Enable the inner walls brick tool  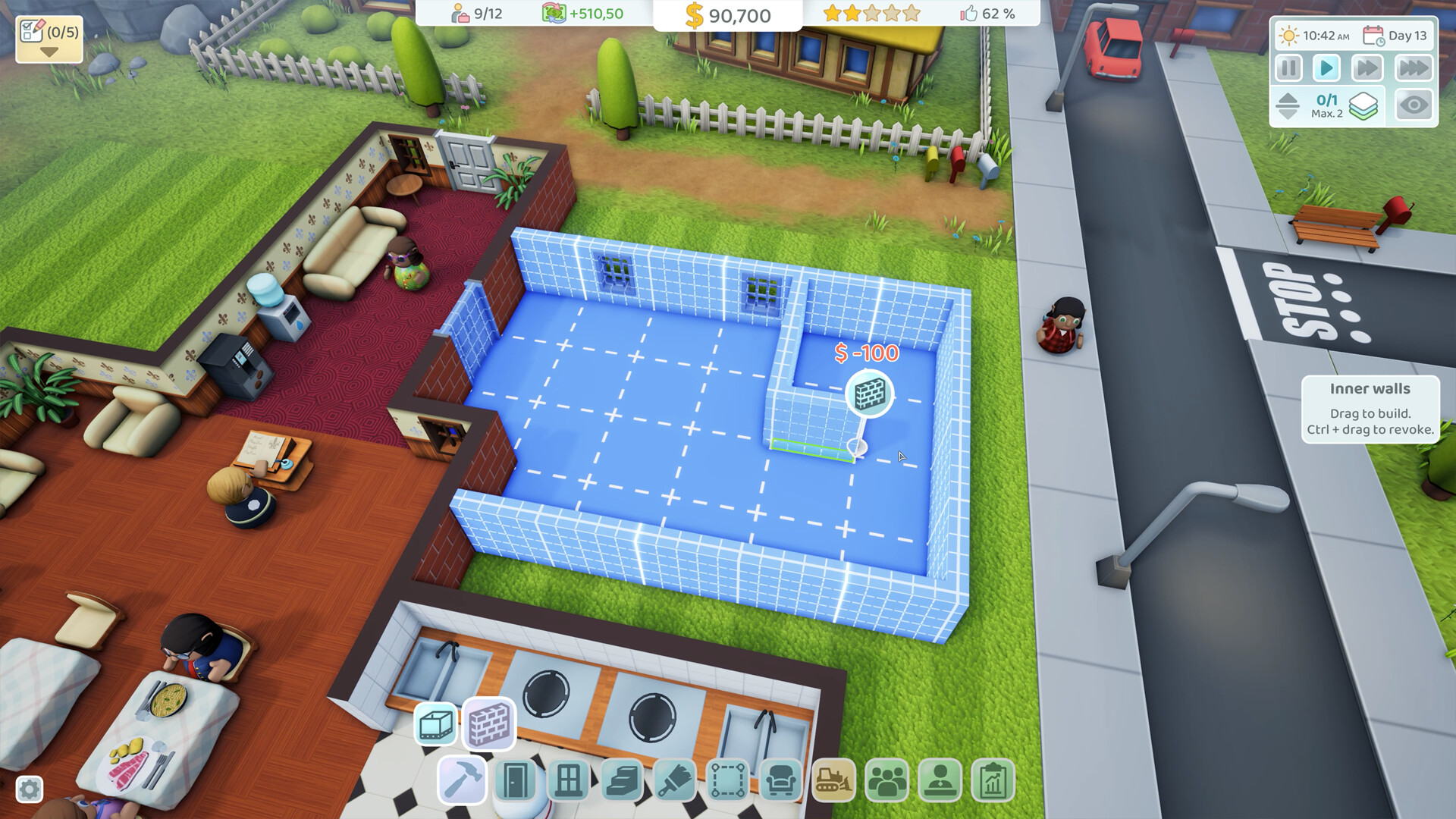489,724
